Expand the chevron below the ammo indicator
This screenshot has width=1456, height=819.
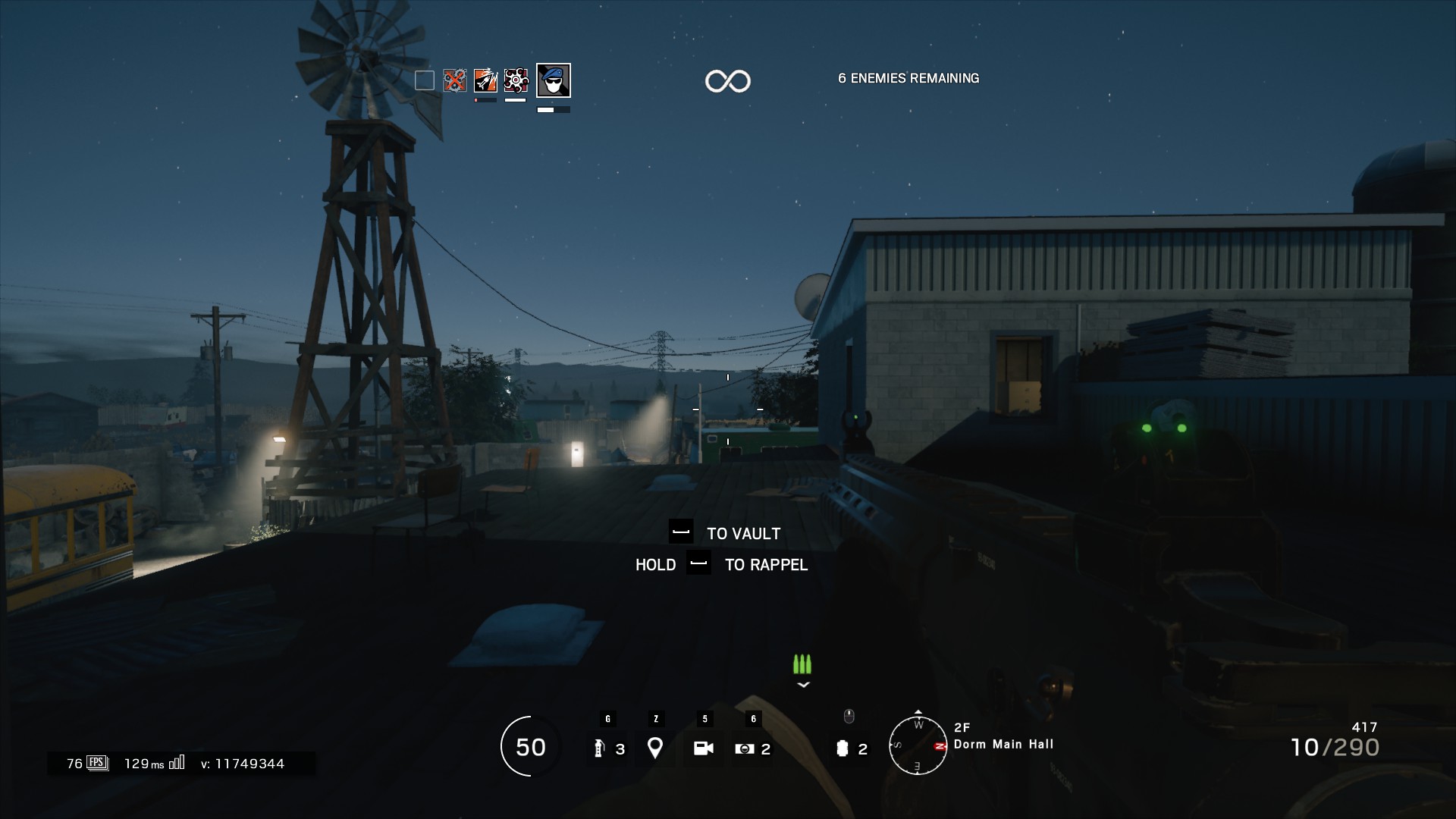tap(802, 686)
